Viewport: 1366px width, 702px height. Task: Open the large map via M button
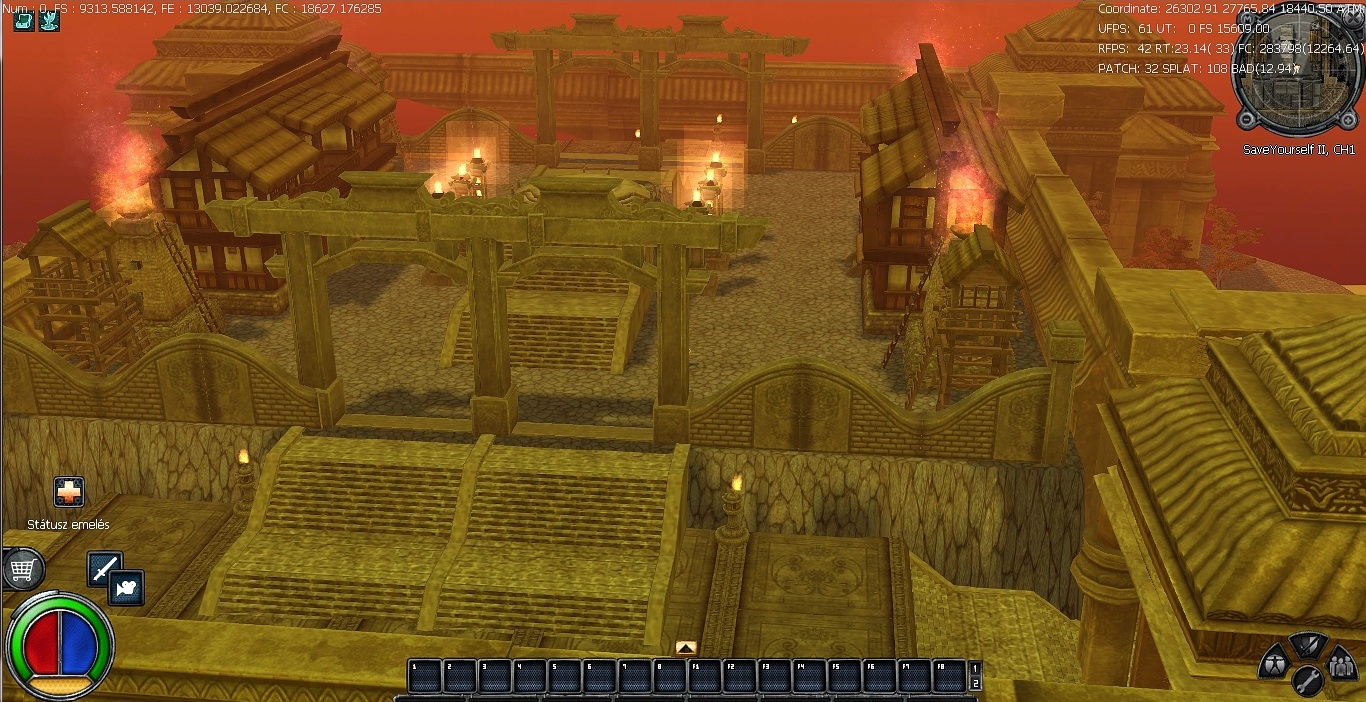click(x=1243, y=17)
